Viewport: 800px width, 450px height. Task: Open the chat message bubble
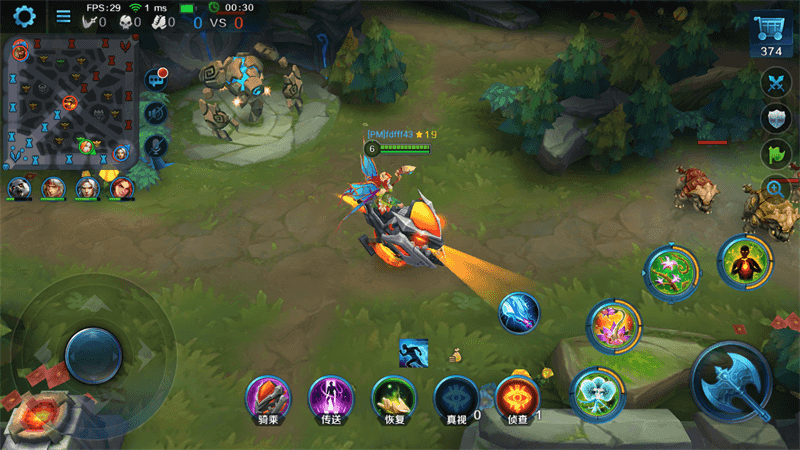click(156, 80)
